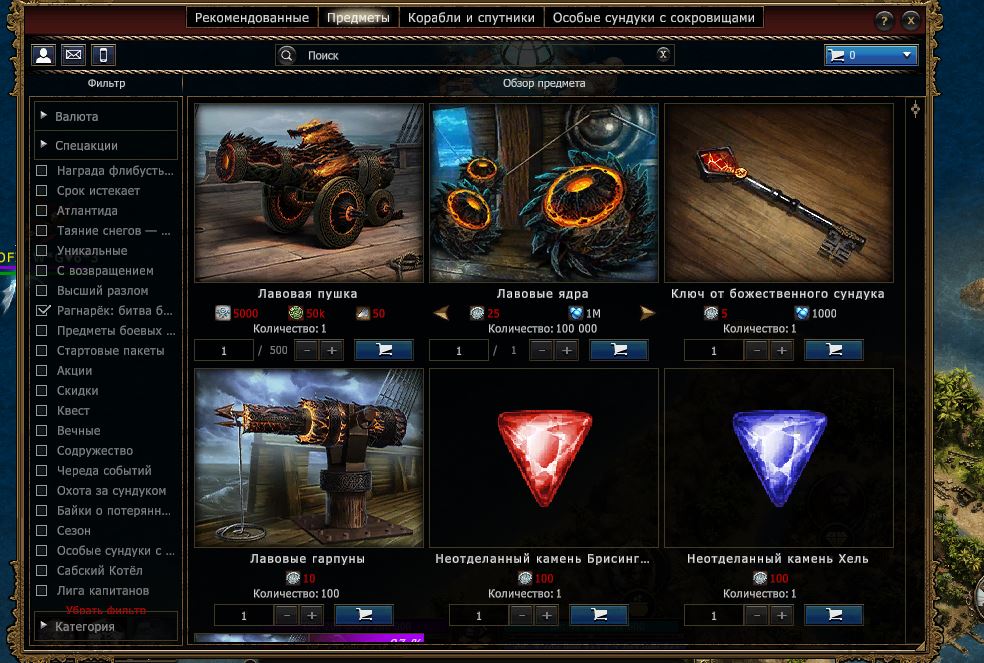Image resolution: width=984 pixels, height=663 pixels.
Task: Switch to the Рекомендованные tab
Action: pyautogui.click(x=251, y=18)
